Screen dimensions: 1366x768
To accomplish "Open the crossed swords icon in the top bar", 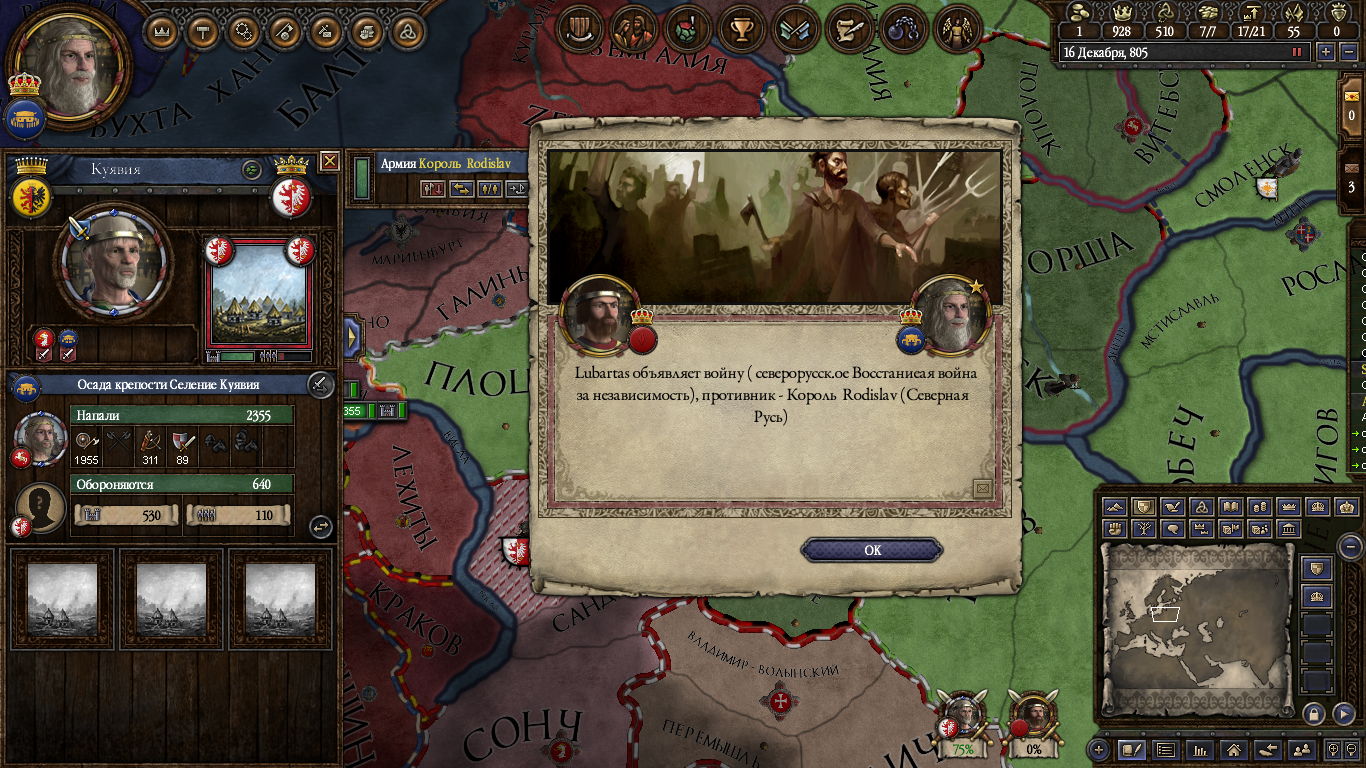I will (x=796, y=29).
